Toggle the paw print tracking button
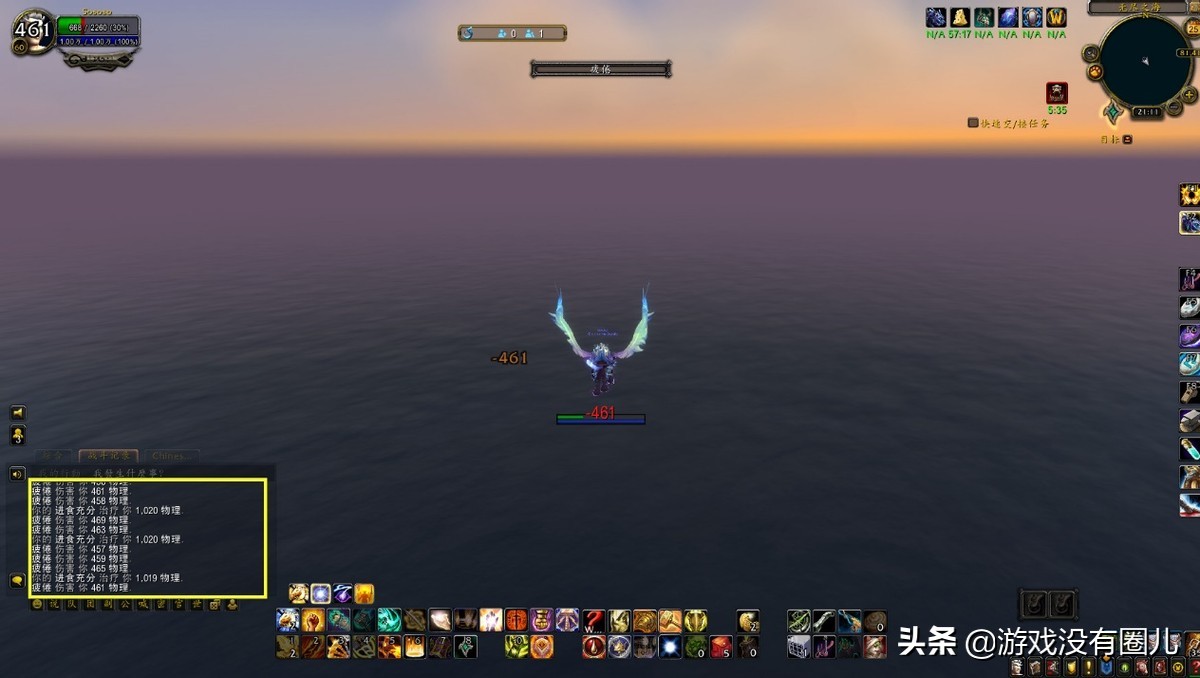1200x678 pixels. (1095, 72)
